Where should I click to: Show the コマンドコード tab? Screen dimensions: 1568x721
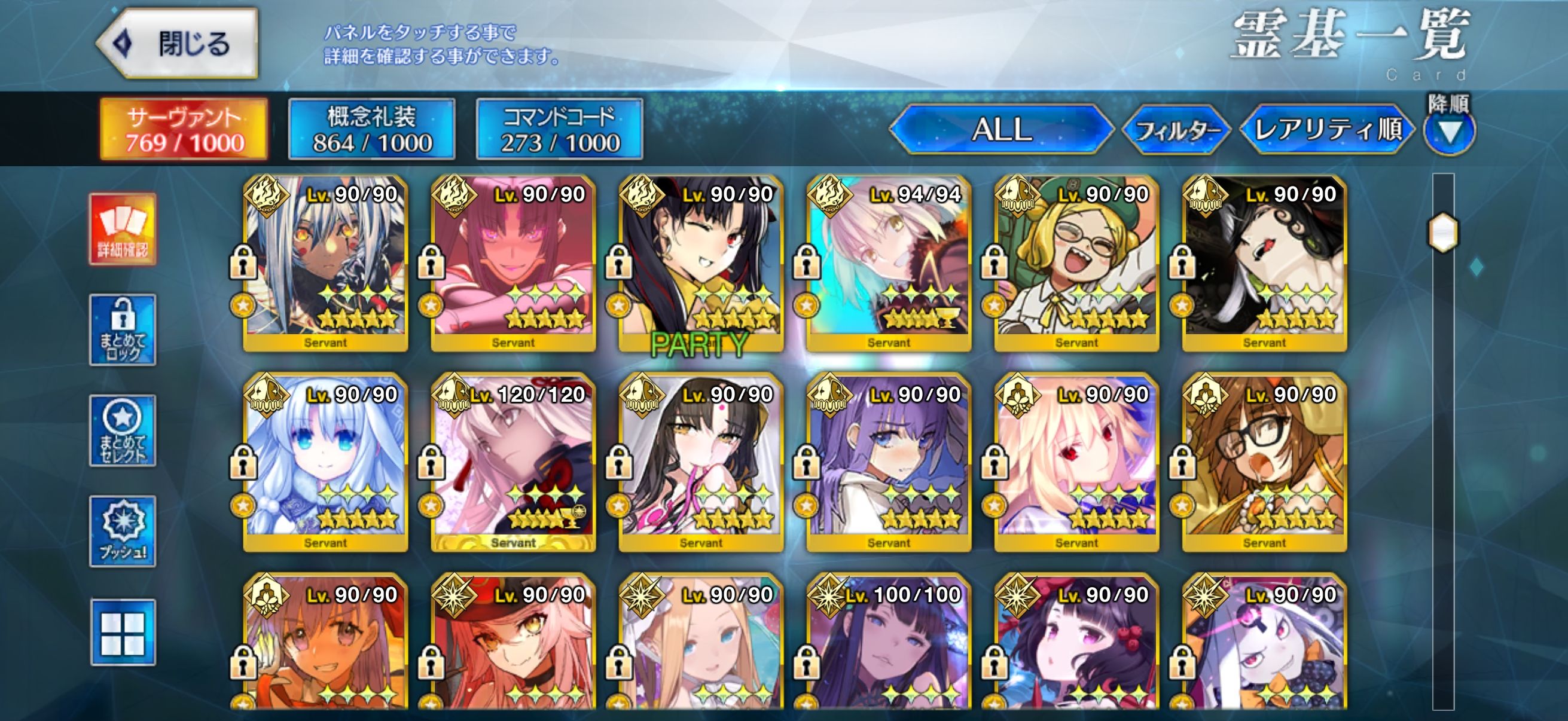(559, 130)
